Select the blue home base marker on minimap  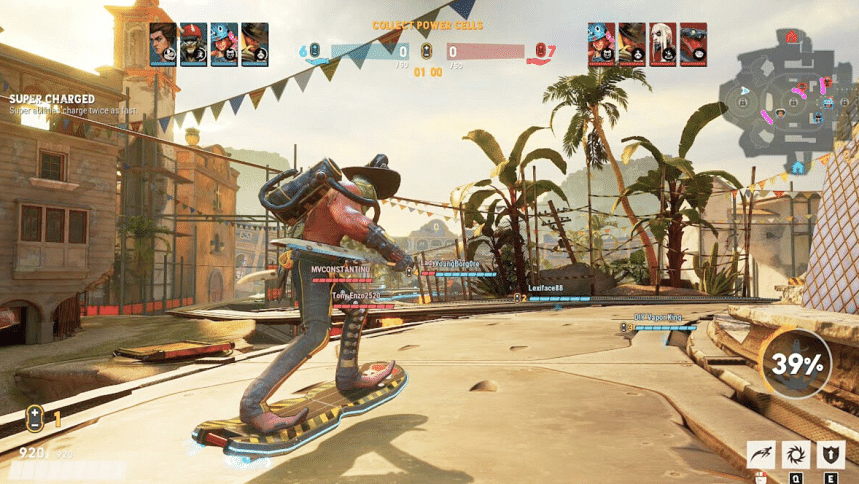click(x=797, y=167)
